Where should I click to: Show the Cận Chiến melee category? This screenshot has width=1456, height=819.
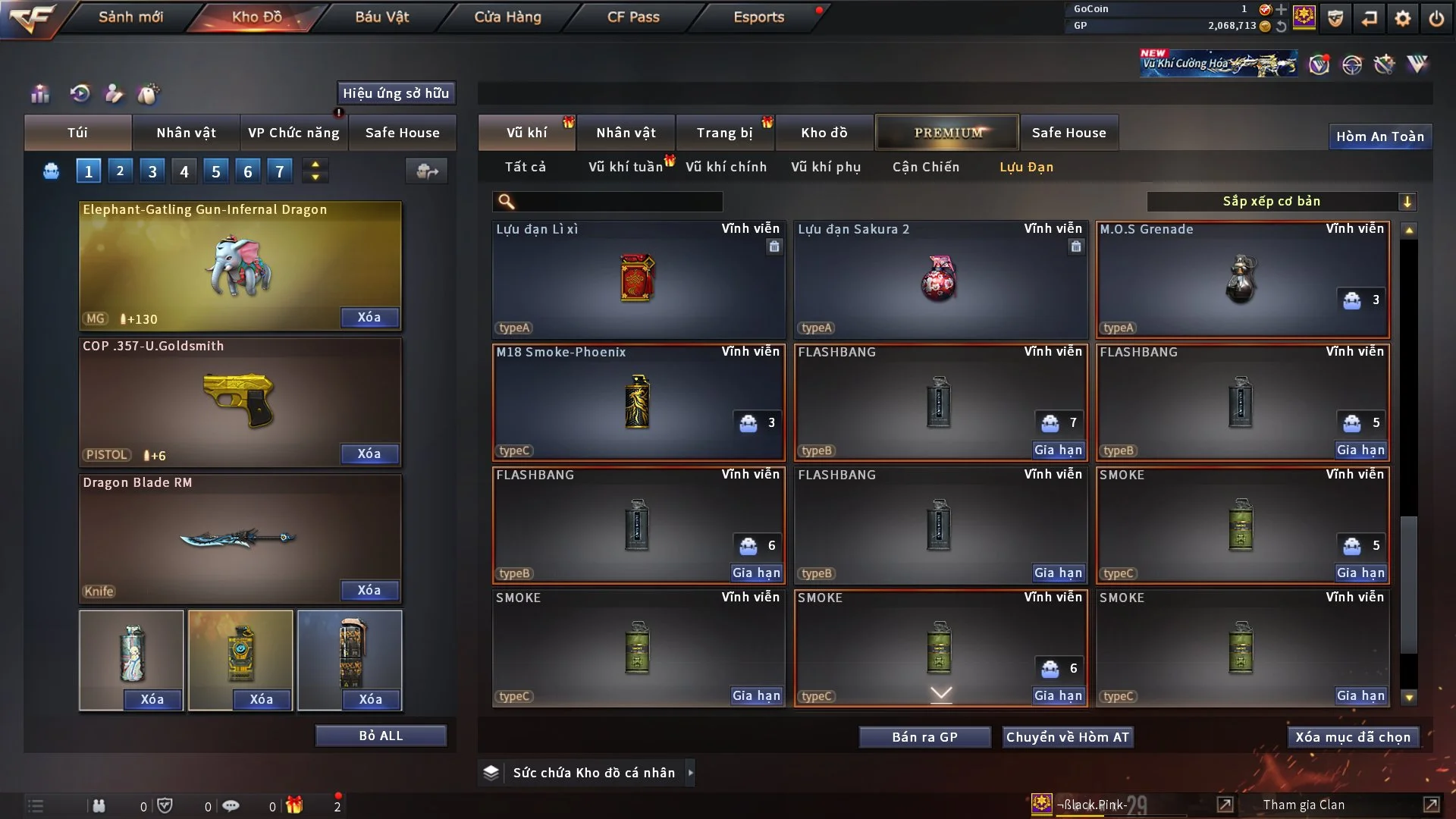coord(925,167)
